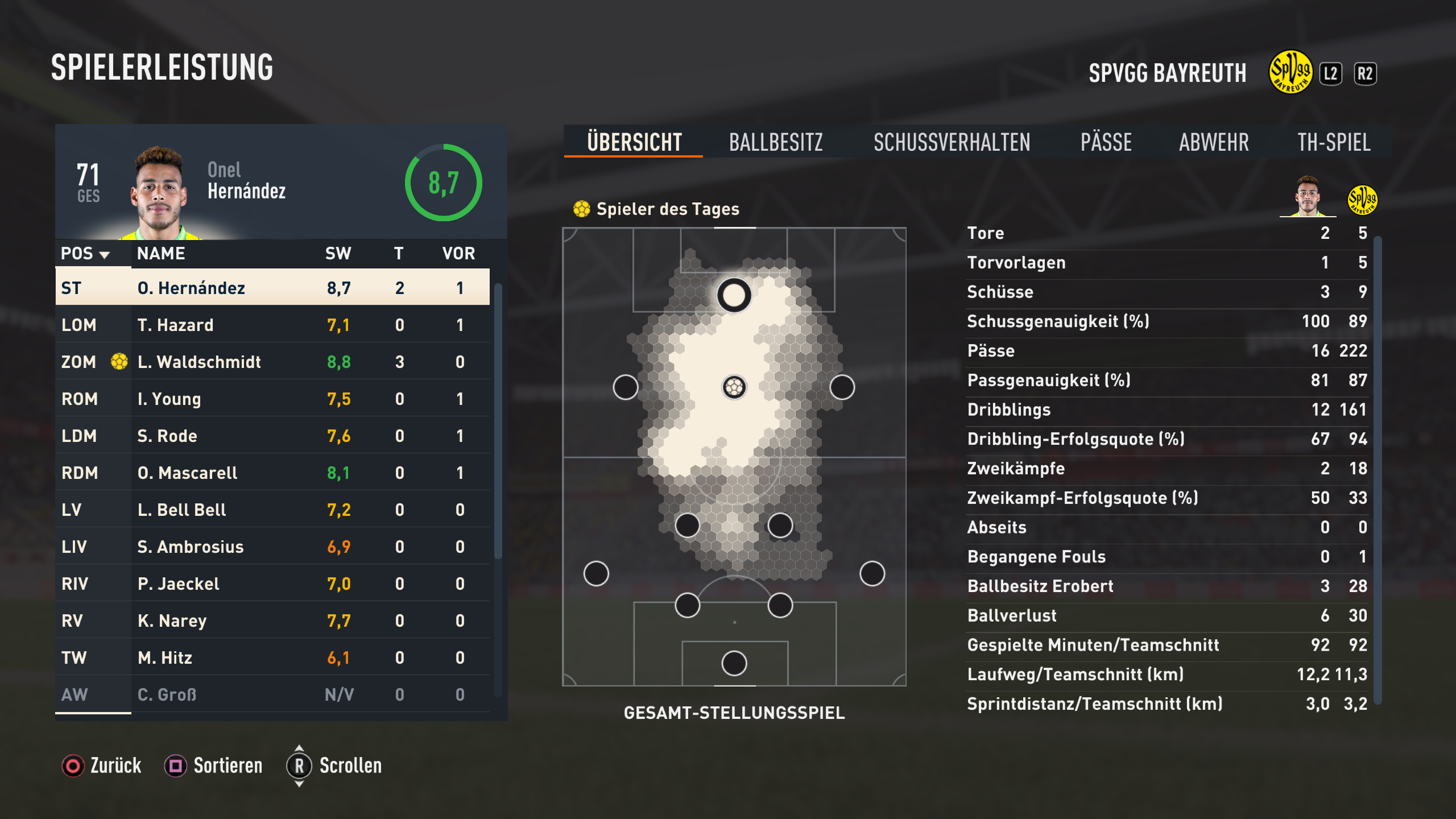The height and width of the screenshot is (819, 1456).
Task: Choose L. Waldschmidt's row
Action: point(272,362)
